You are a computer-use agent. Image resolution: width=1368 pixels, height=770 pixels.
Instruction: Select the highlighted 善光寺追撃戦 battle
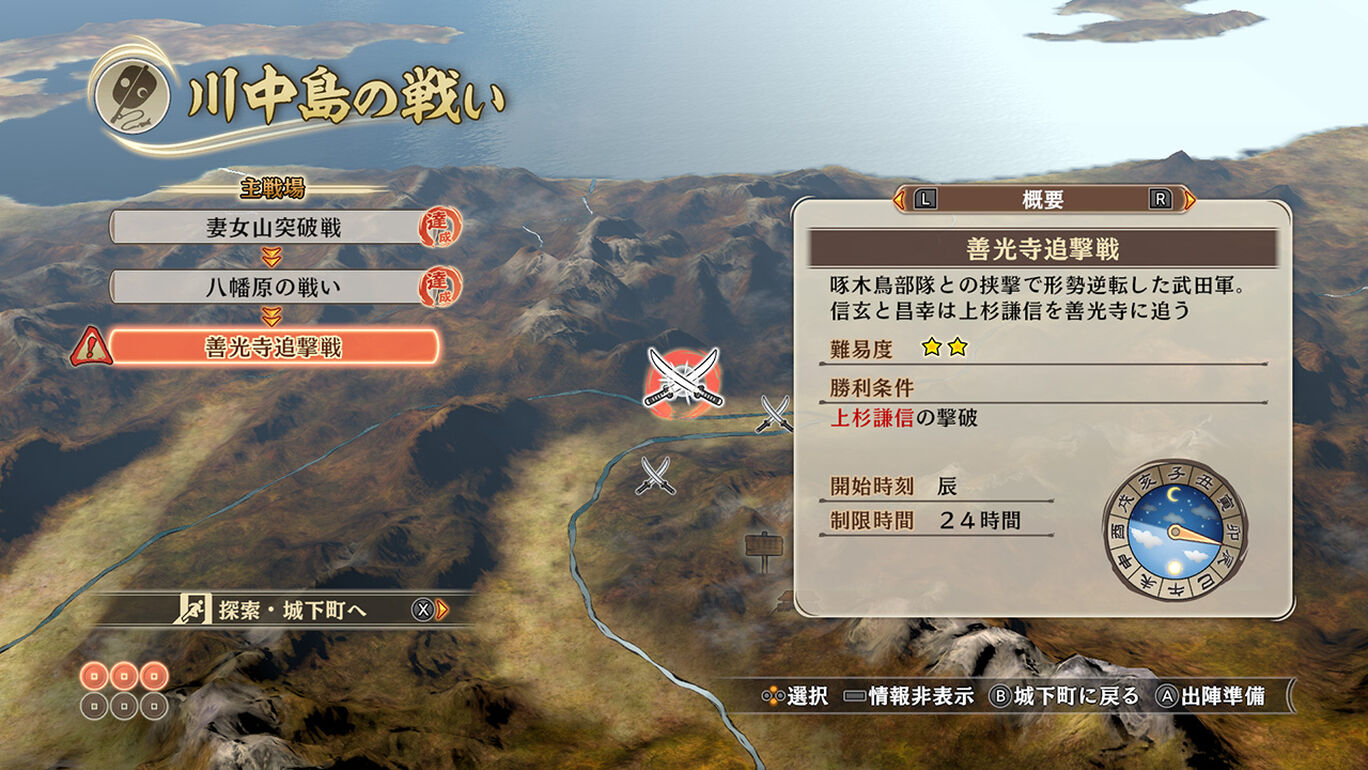(273, 347)
